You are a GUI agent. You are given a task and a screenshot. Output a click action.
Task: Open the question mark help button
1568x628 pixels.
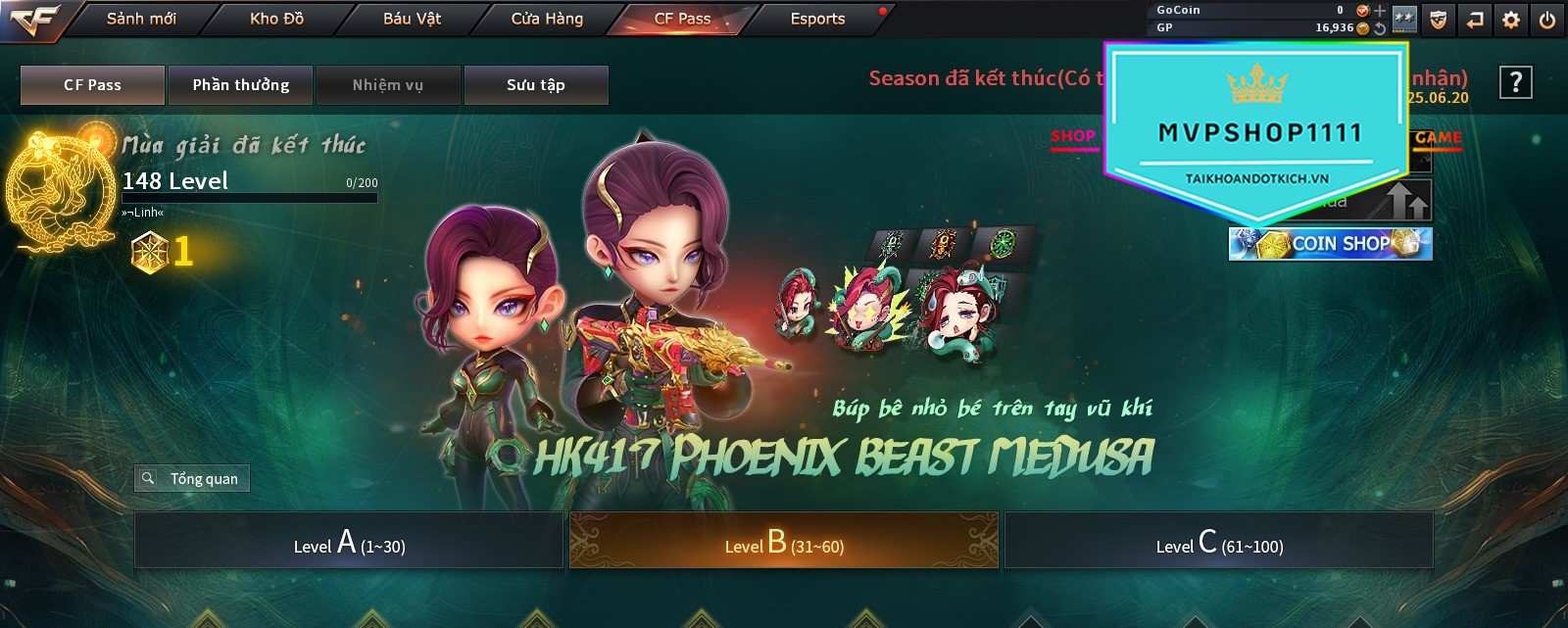tap(1515, 83)
